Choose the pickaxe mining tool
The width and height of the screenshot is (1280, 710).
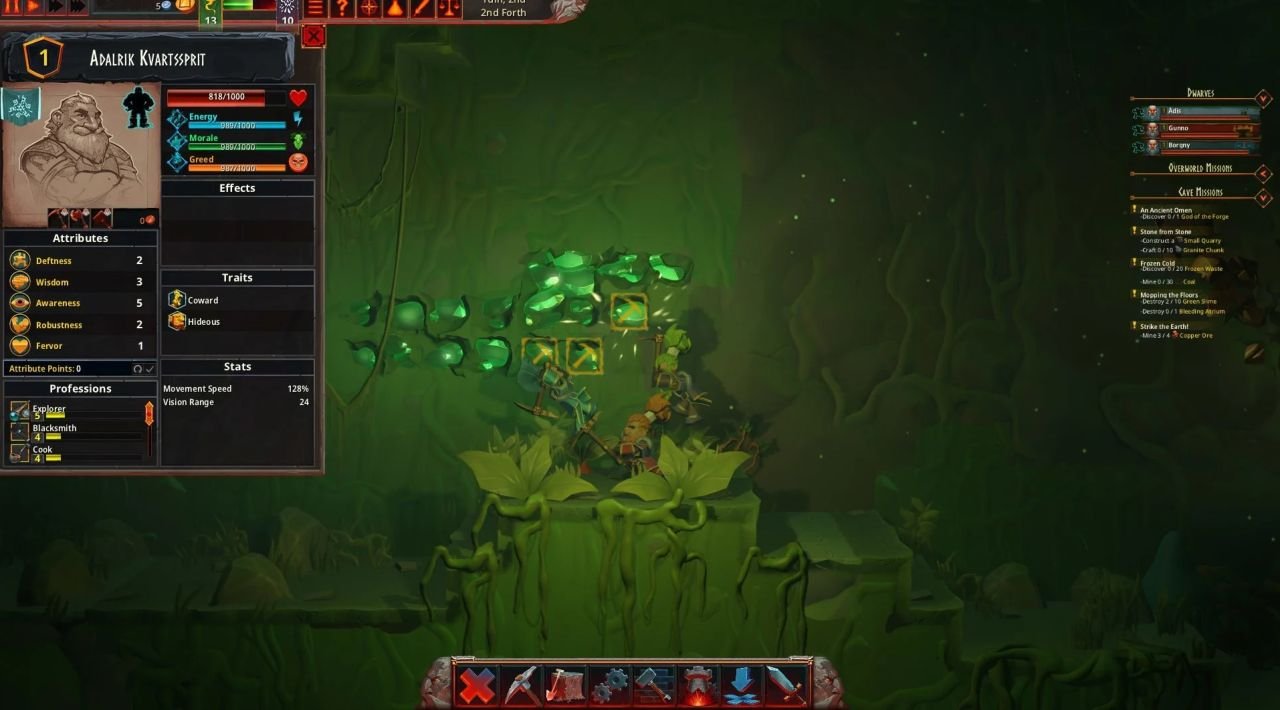click(521, 686)
